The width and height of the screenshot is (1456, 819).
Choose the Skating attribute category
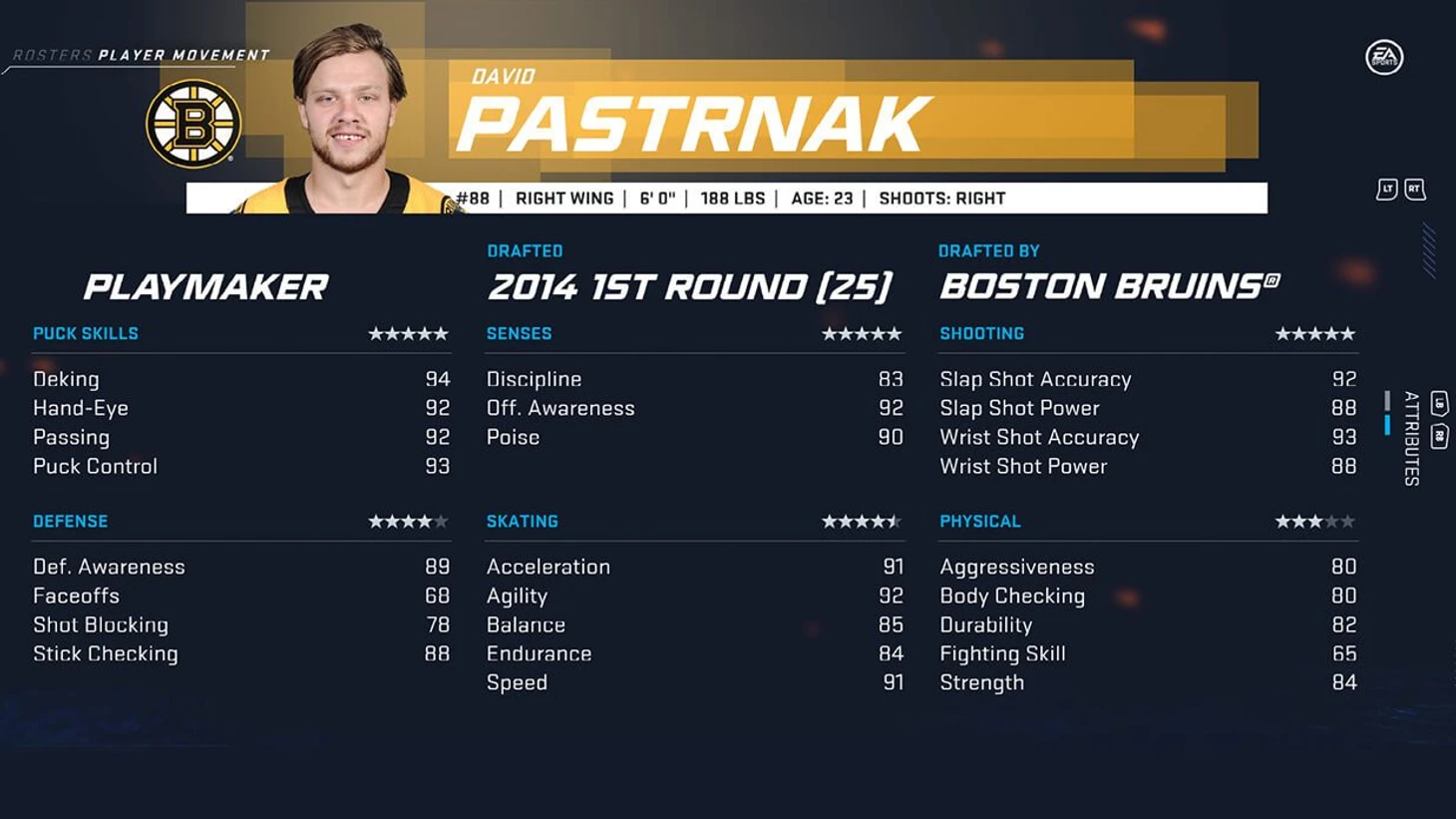pos(522,522)
